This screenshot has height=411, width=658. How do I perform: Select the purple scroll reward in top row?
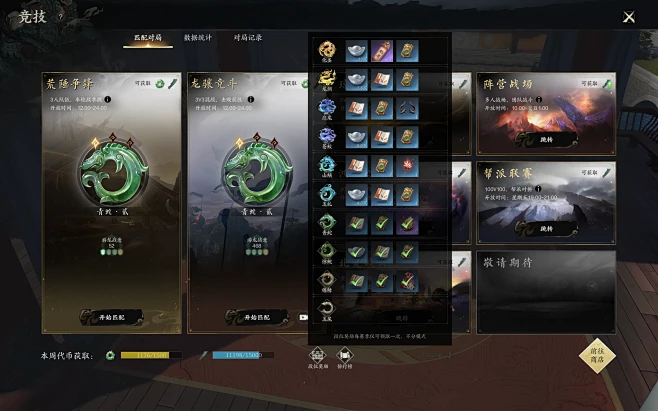382,50
